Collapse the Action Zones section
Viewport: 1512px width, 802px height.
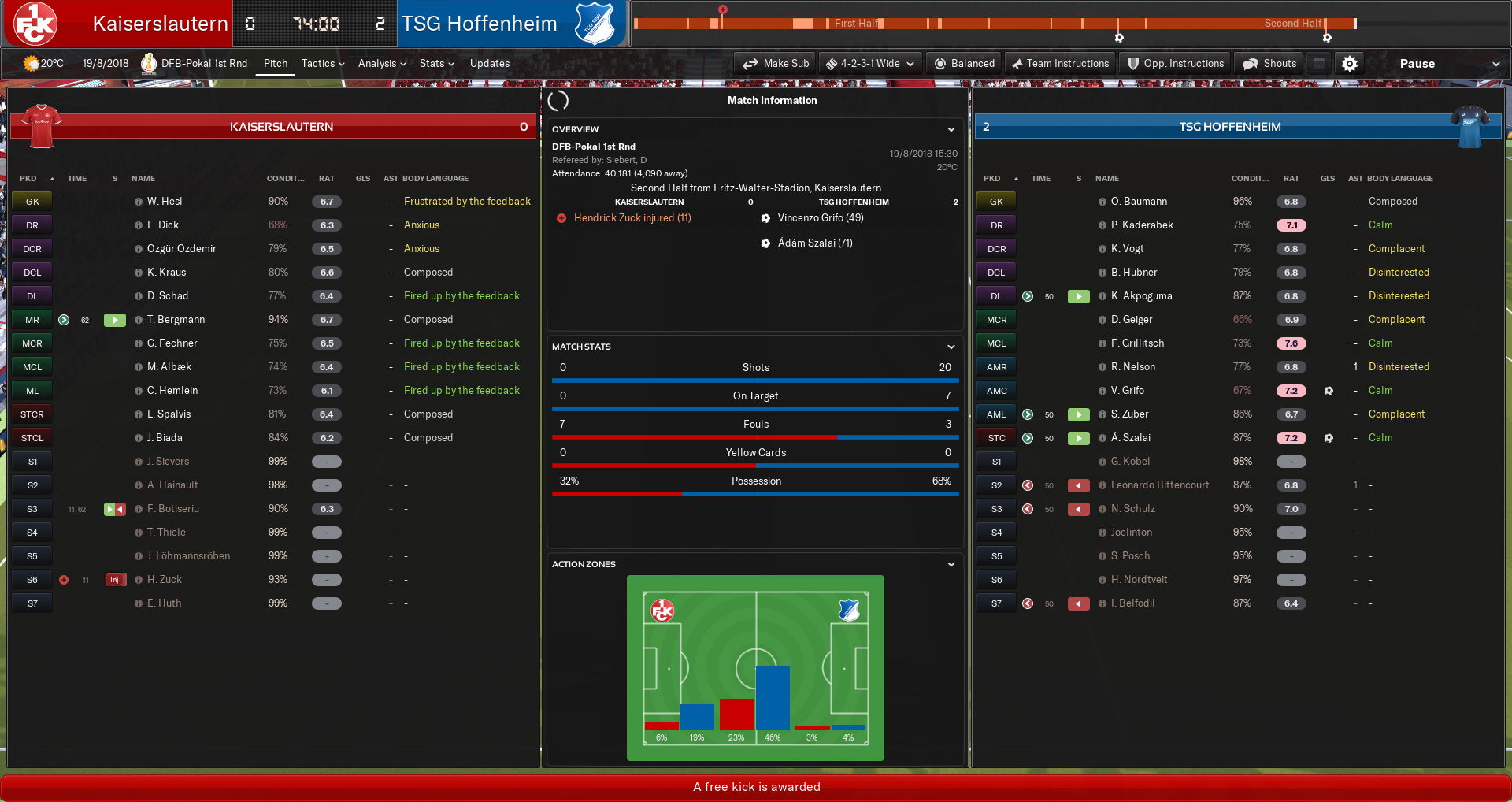pos(951,564)
